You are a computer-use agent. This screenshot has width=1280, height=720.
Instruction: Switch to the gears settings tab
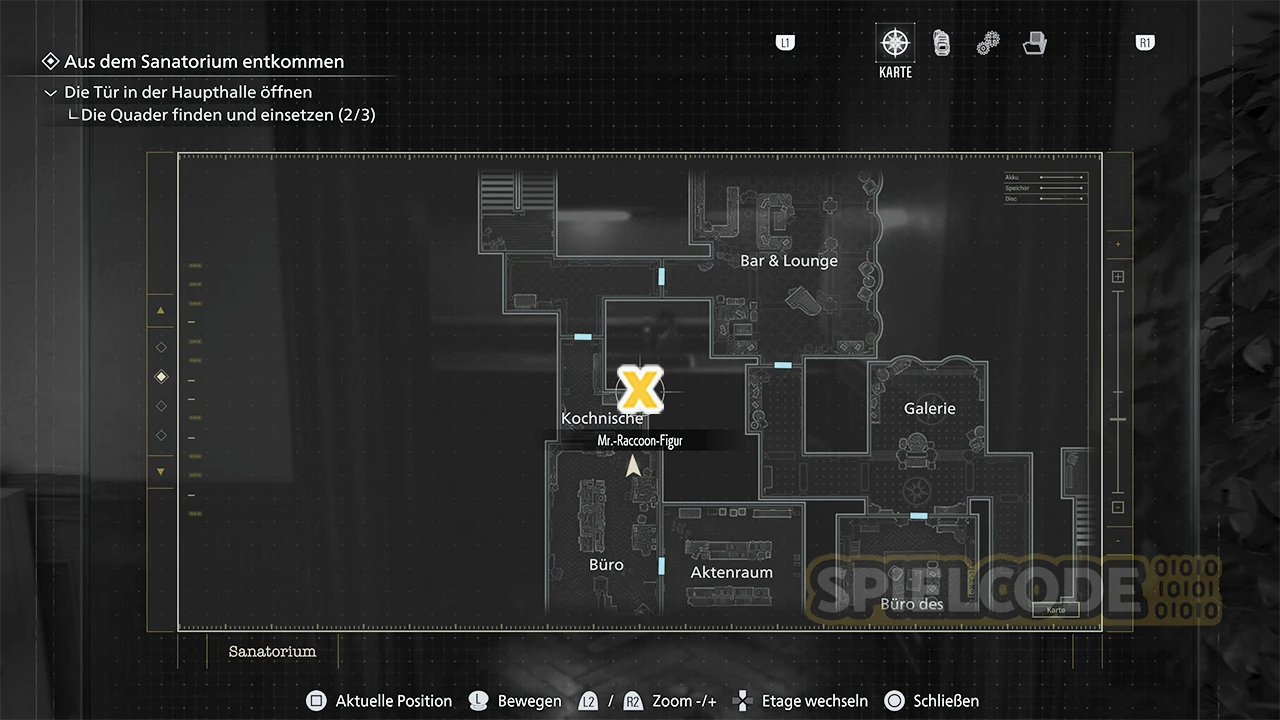click(x=988, y=43)
